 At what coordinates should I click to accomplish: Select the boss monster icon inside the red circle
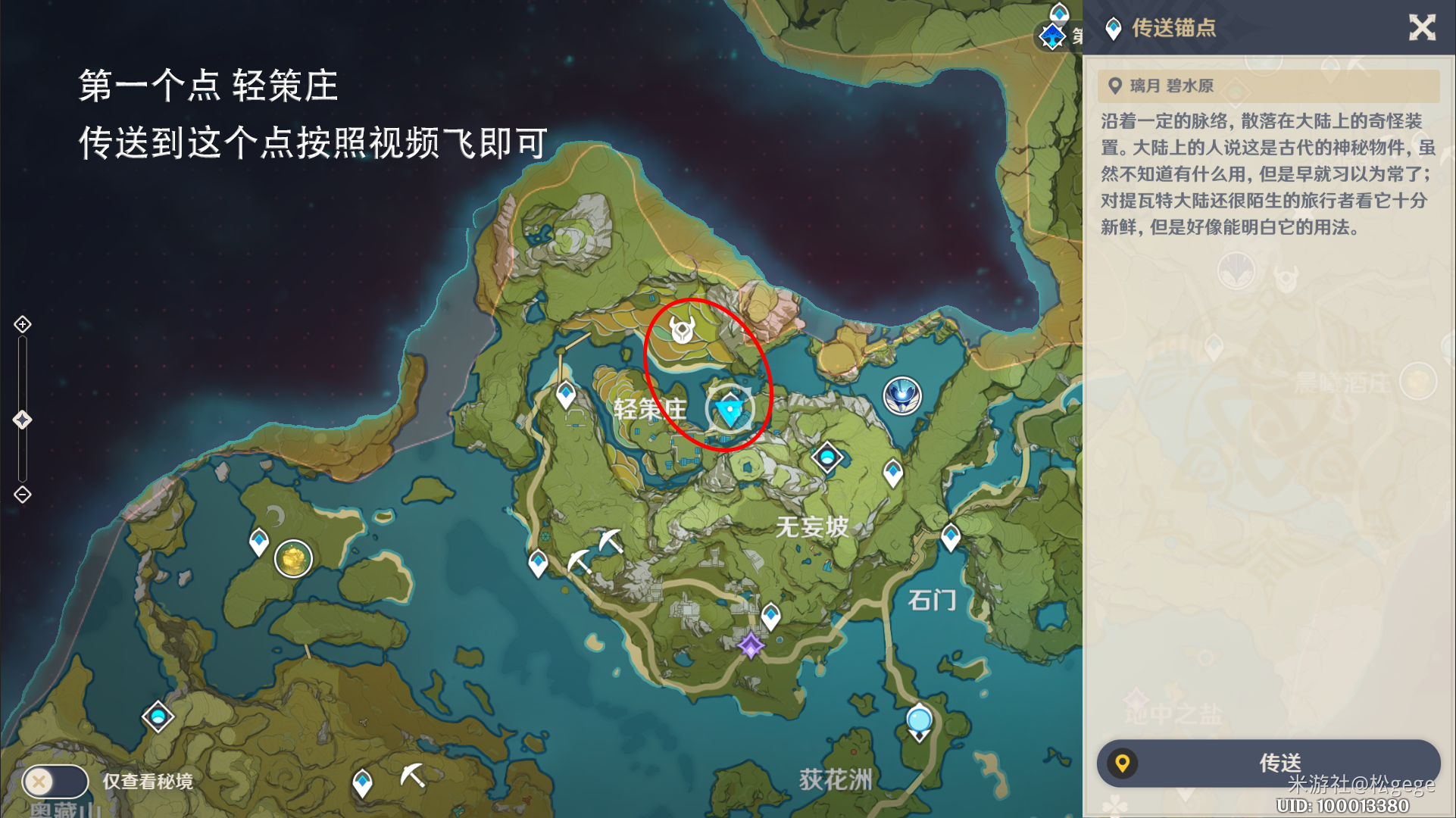coord(683,331)
